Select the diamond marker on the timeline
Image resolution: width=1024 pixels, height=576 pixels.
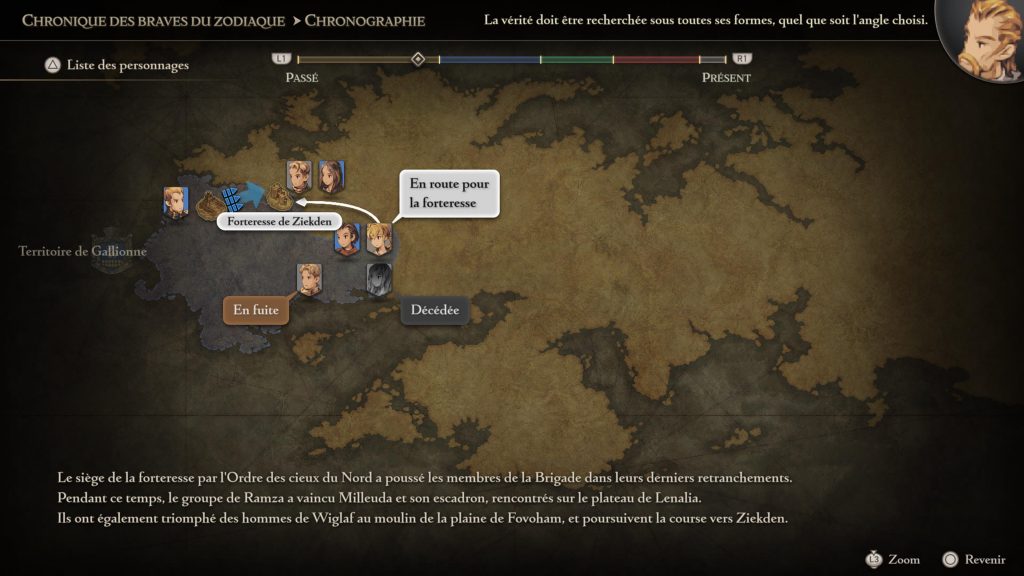click(418, 59)
